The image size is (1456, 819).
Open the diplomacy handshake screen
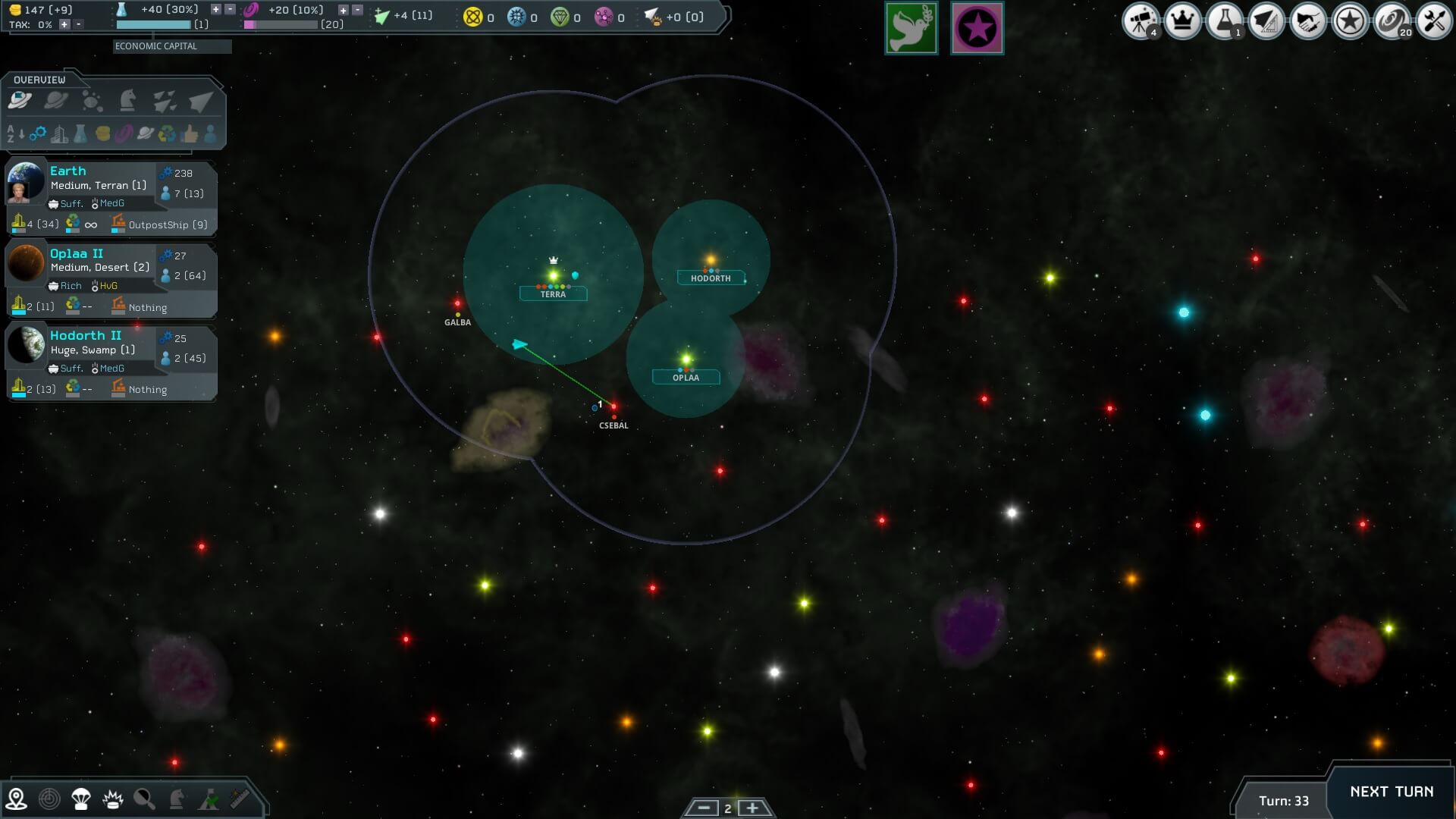pos(1307,20)
